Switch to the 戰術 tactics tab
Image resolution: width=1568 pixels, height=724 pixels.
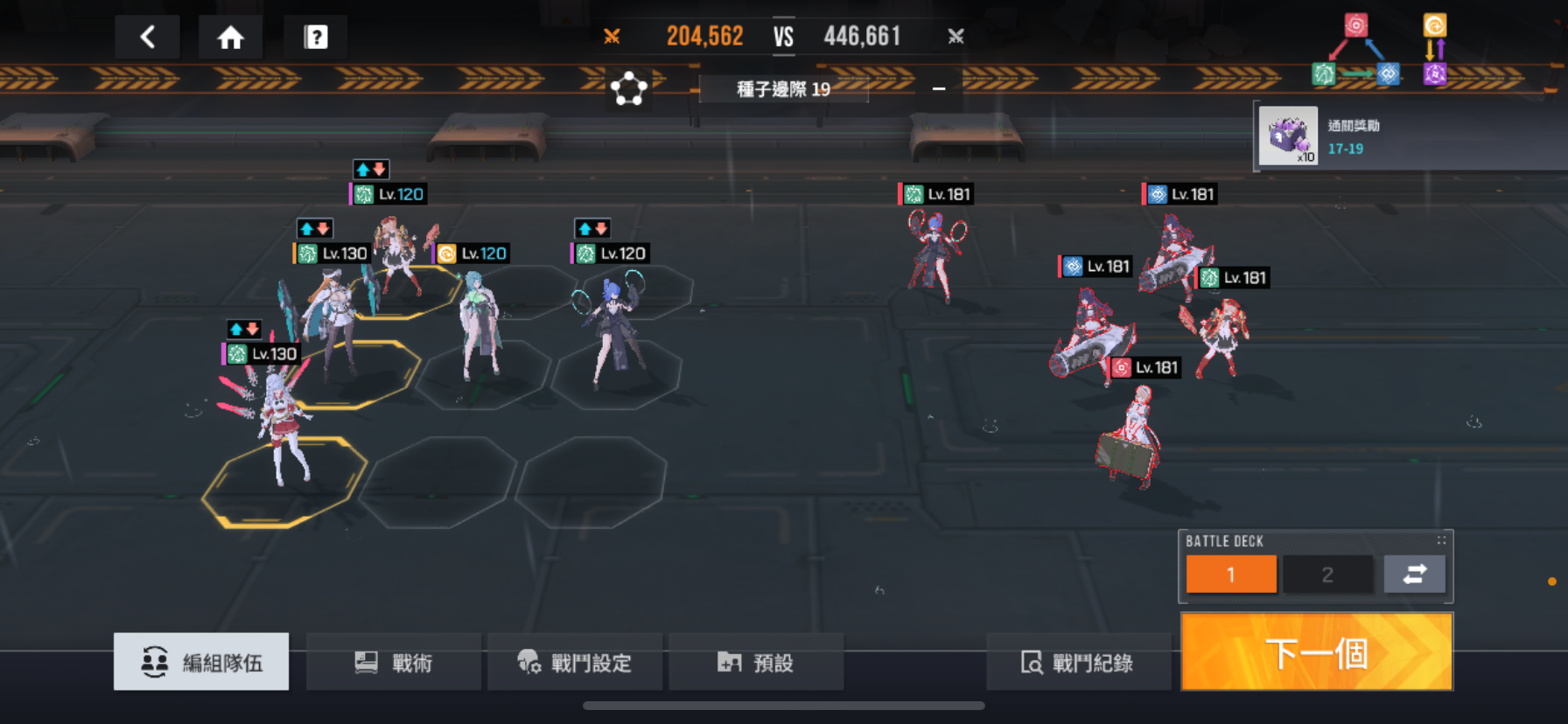tap(394, 663)
